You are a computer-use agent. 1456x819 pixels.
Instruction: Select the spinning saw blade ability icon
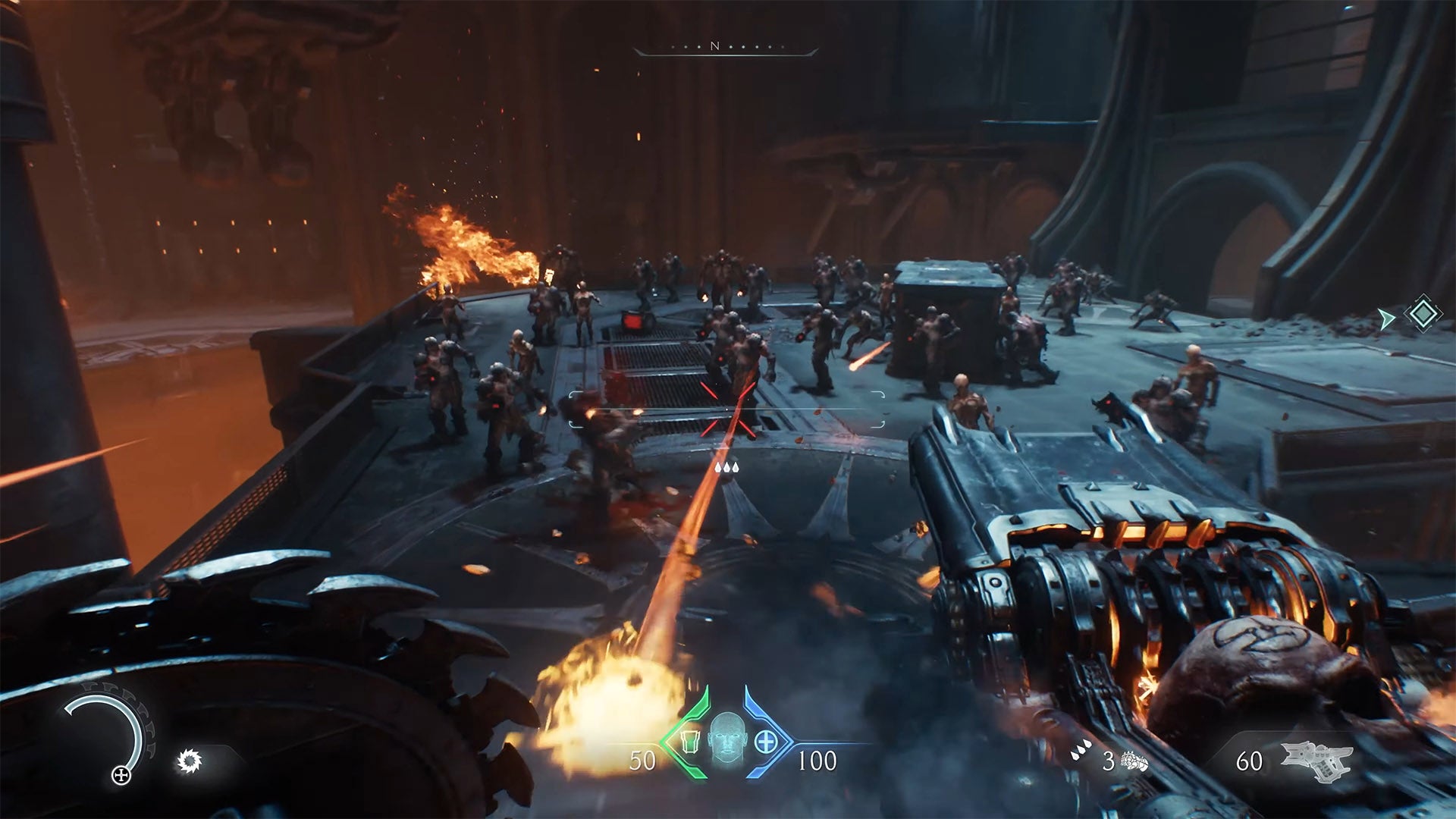[189, 760]
